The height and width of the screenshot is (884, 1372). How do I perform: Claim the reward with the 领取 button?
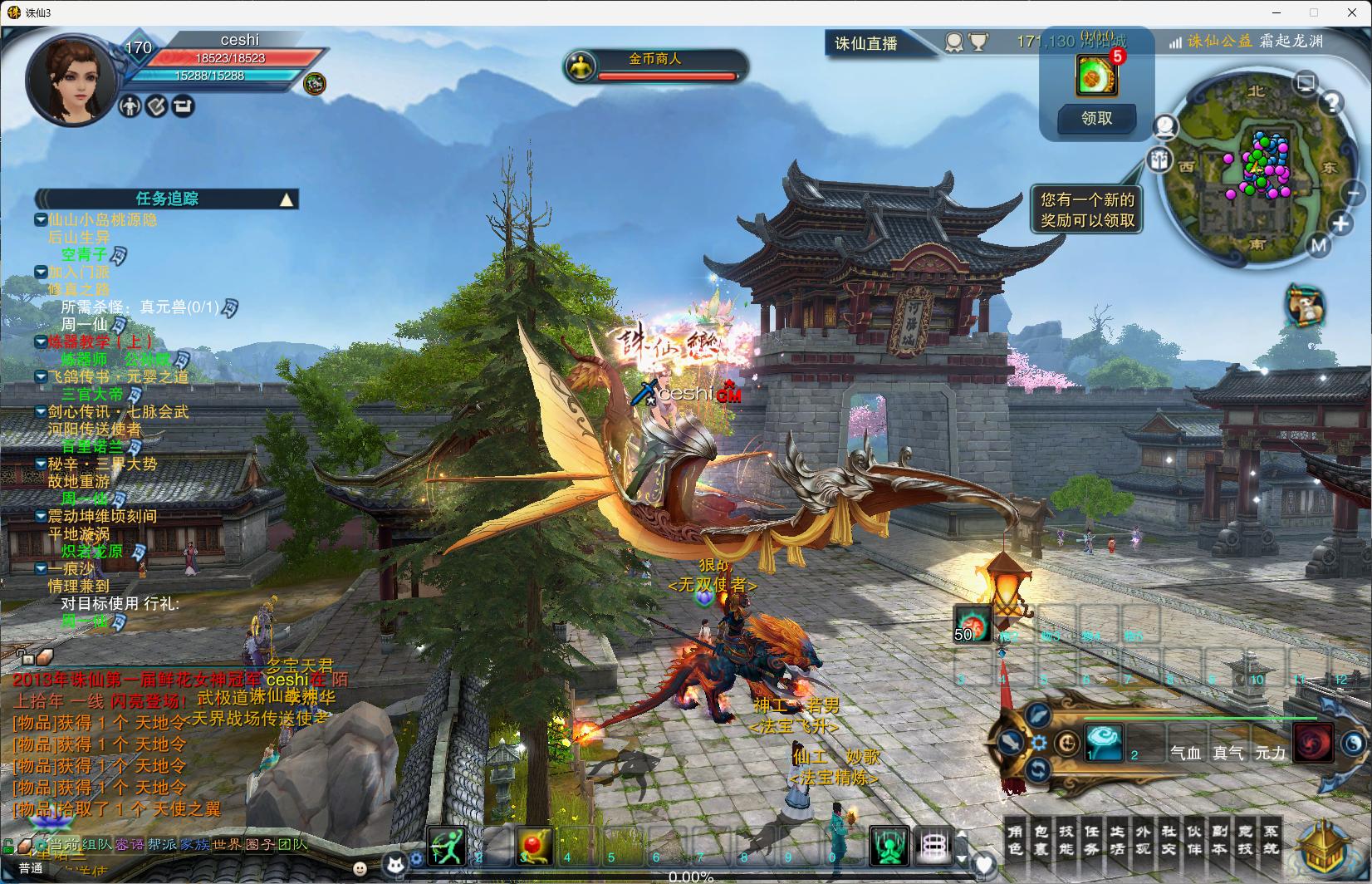pos(1096,119)
